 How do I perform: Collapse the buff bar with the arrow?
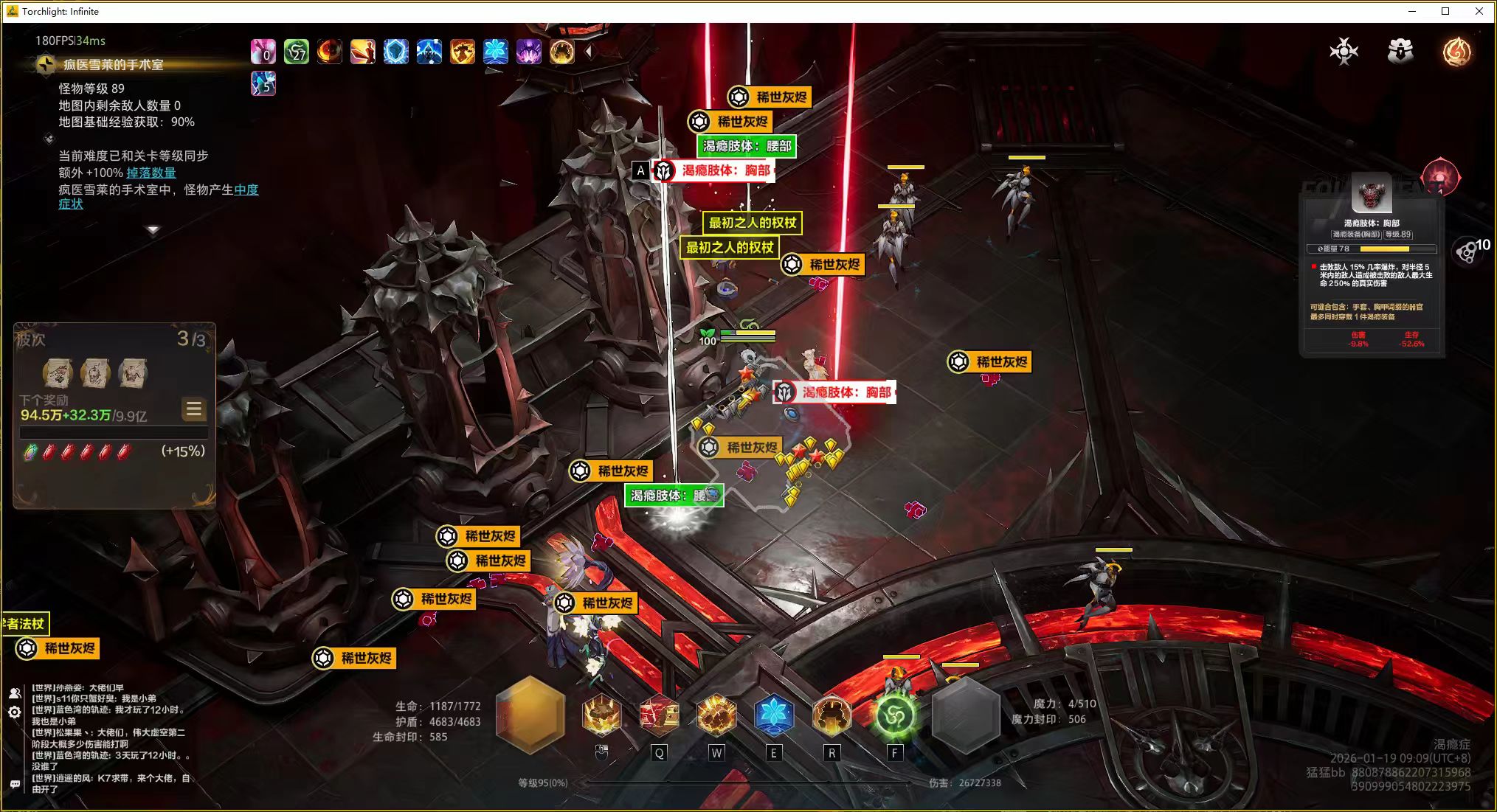588,52
